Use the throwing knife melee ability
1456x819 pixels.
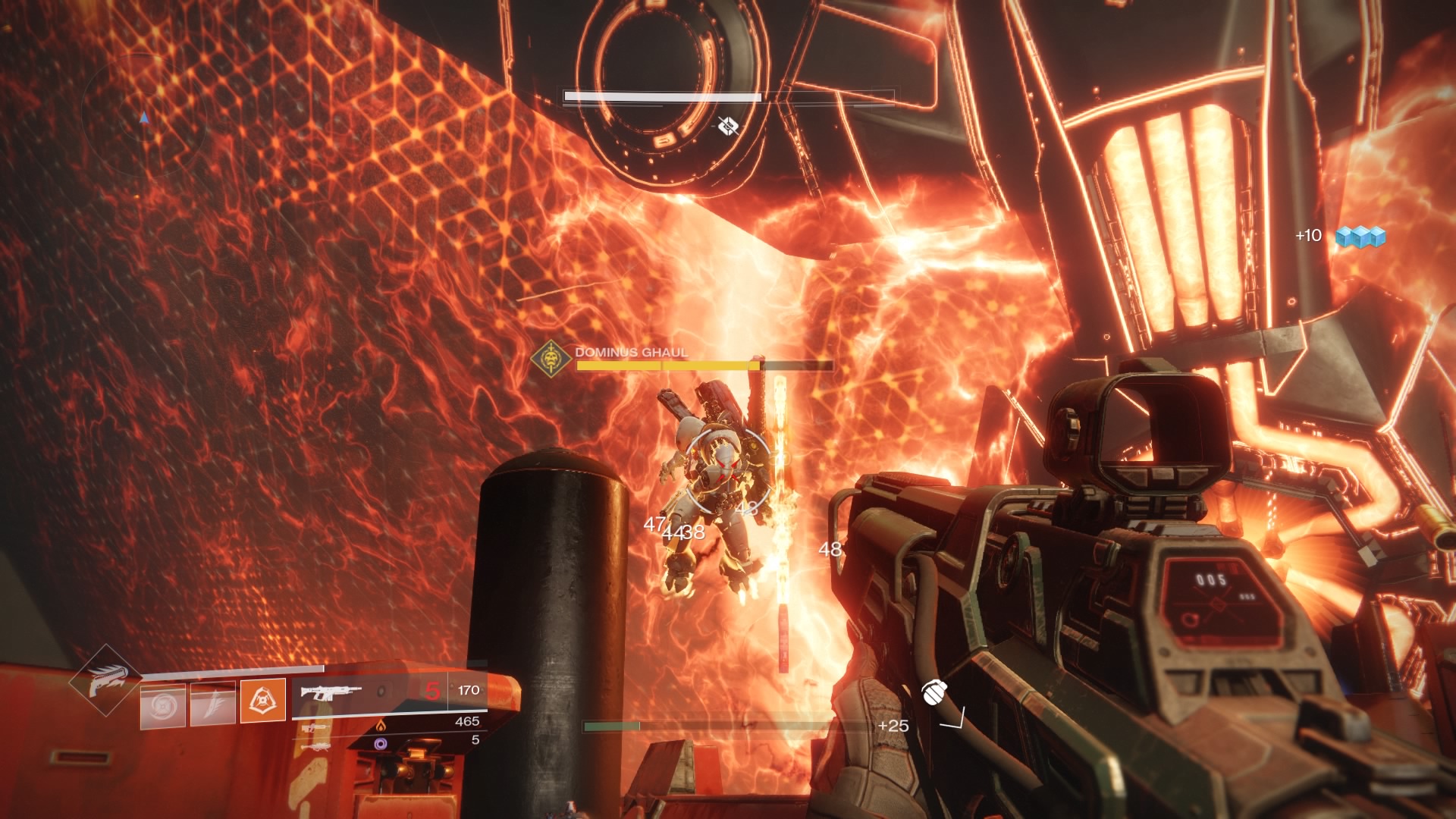pyautogui.click(x=212, y=705)
